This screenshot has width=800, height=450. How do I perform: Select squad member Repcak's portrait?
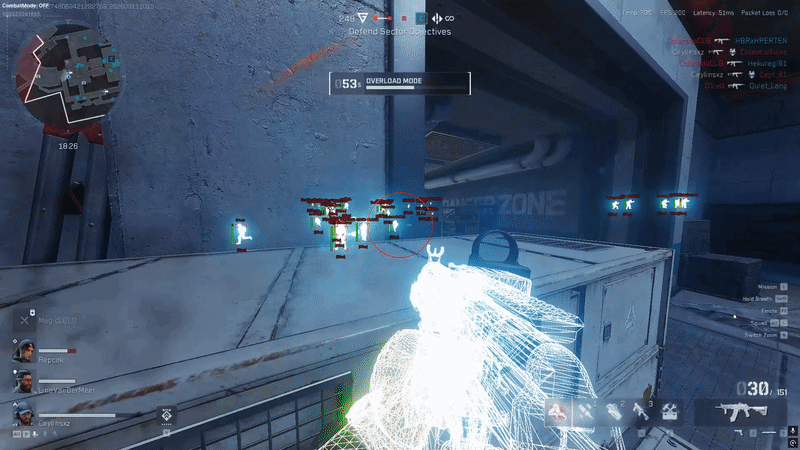pos(23,350)
